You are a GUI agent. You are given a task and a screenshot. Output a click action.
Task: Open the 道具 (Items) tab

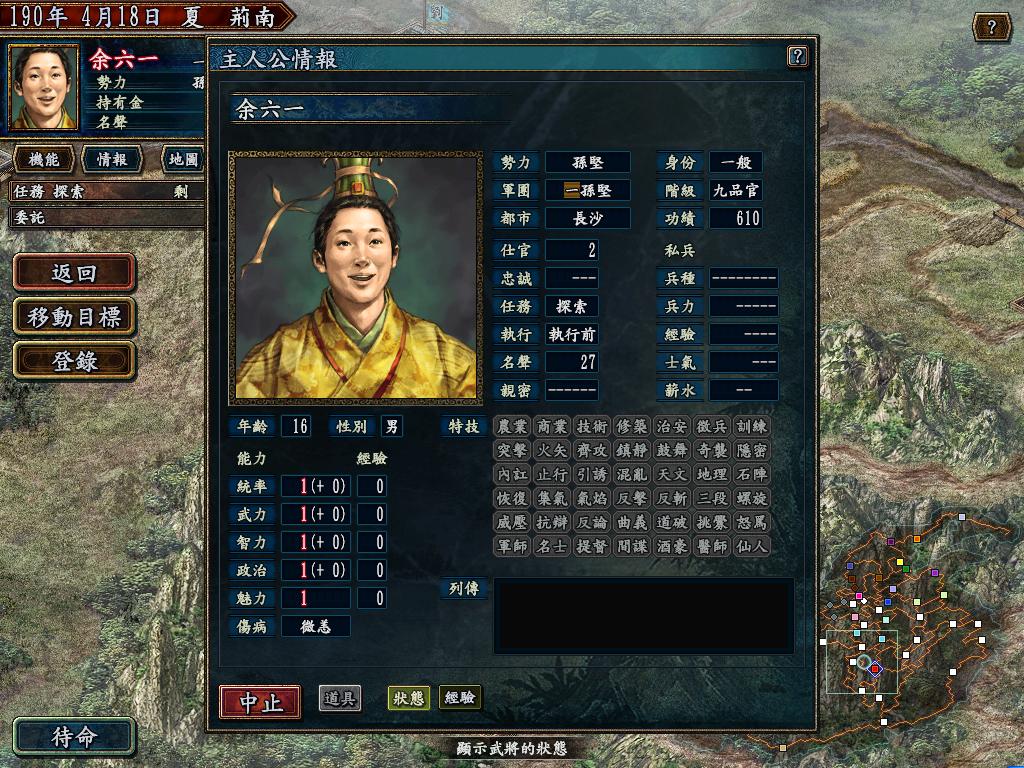pos(340,698)
